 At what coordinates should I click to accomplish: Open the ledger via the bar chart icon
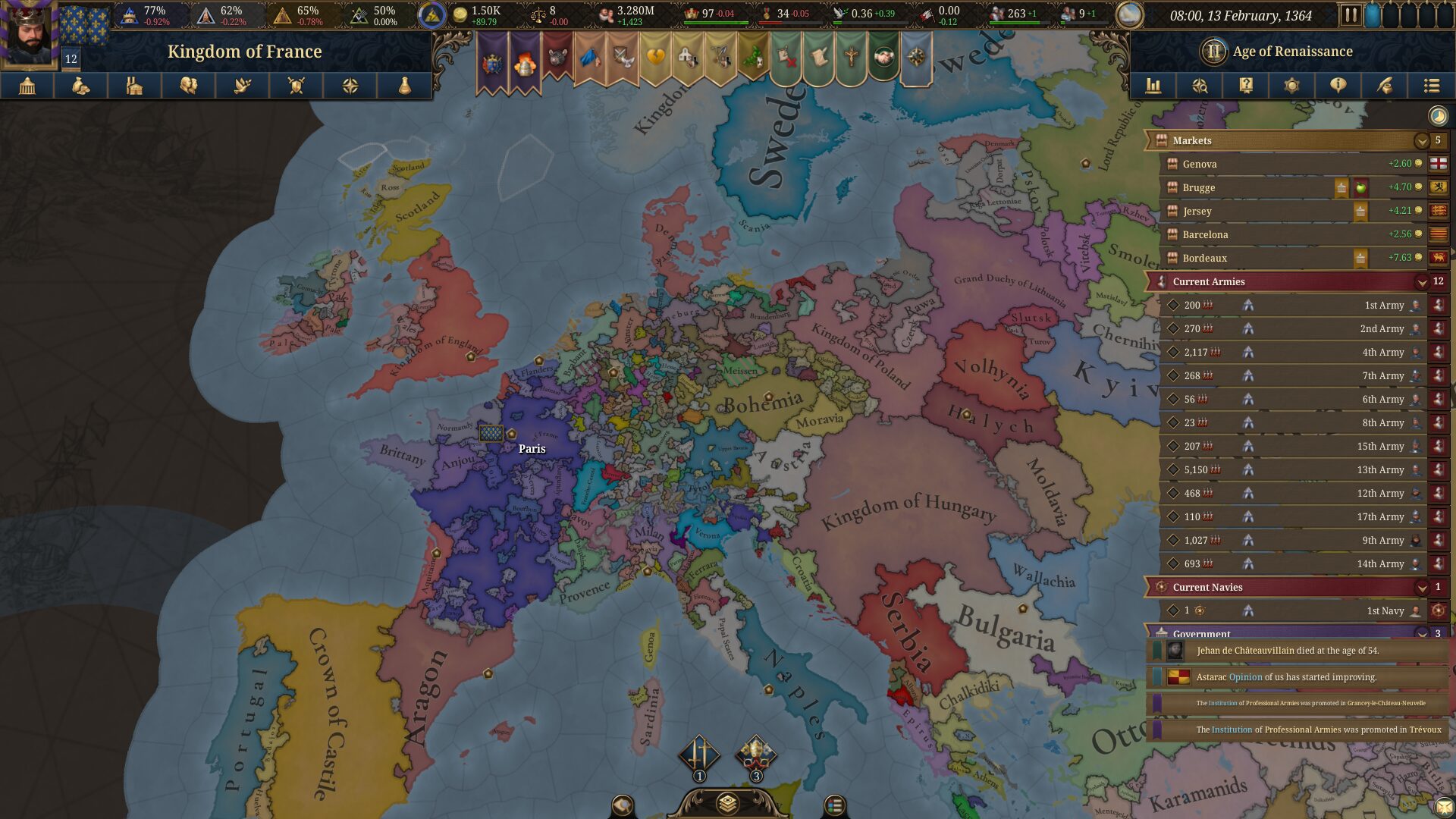pyautogui.click(x=1153, y=86)
